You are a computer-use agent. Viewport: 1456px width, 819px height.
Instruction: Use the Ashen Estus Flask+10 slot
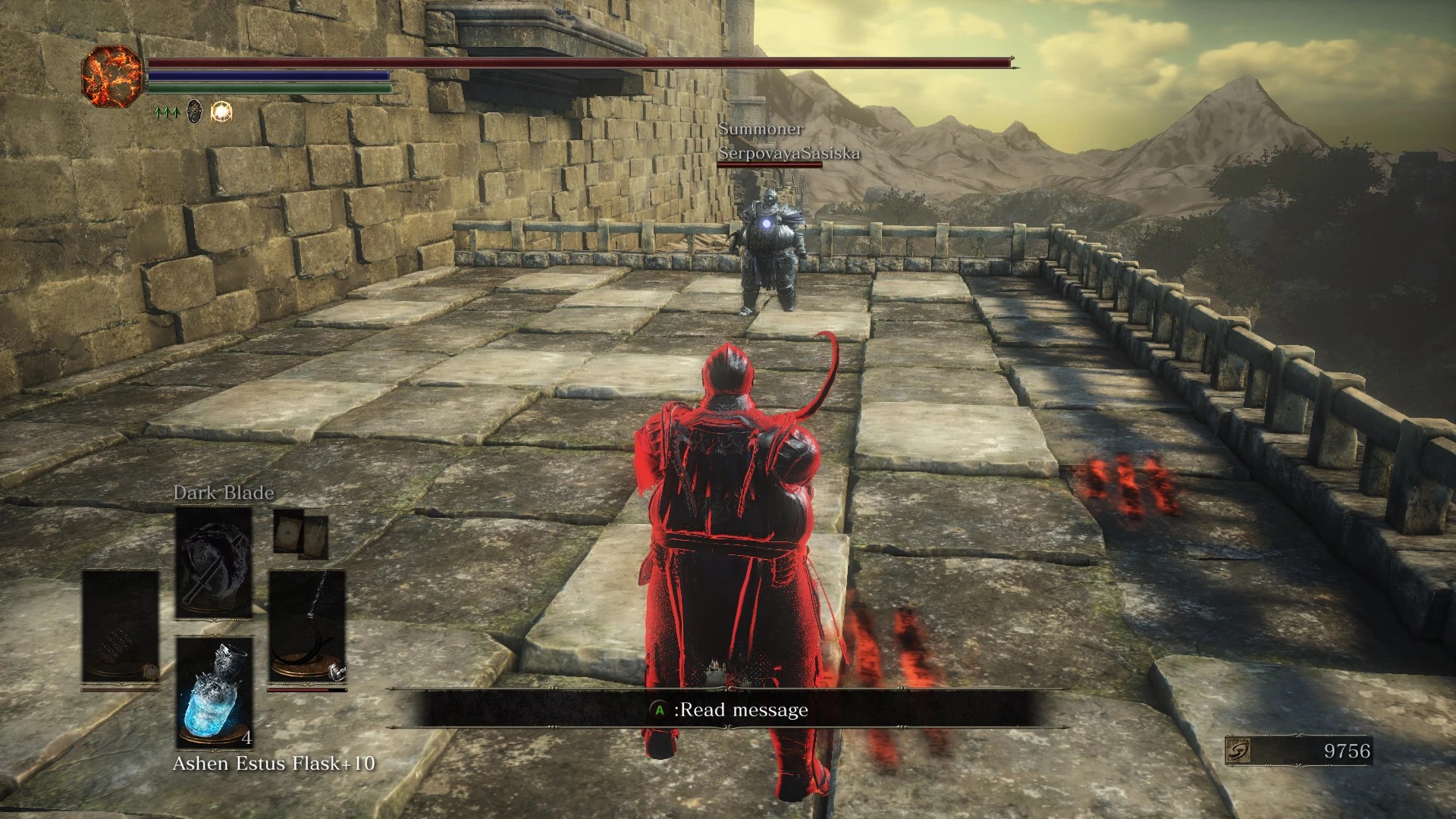coord(214,692)
